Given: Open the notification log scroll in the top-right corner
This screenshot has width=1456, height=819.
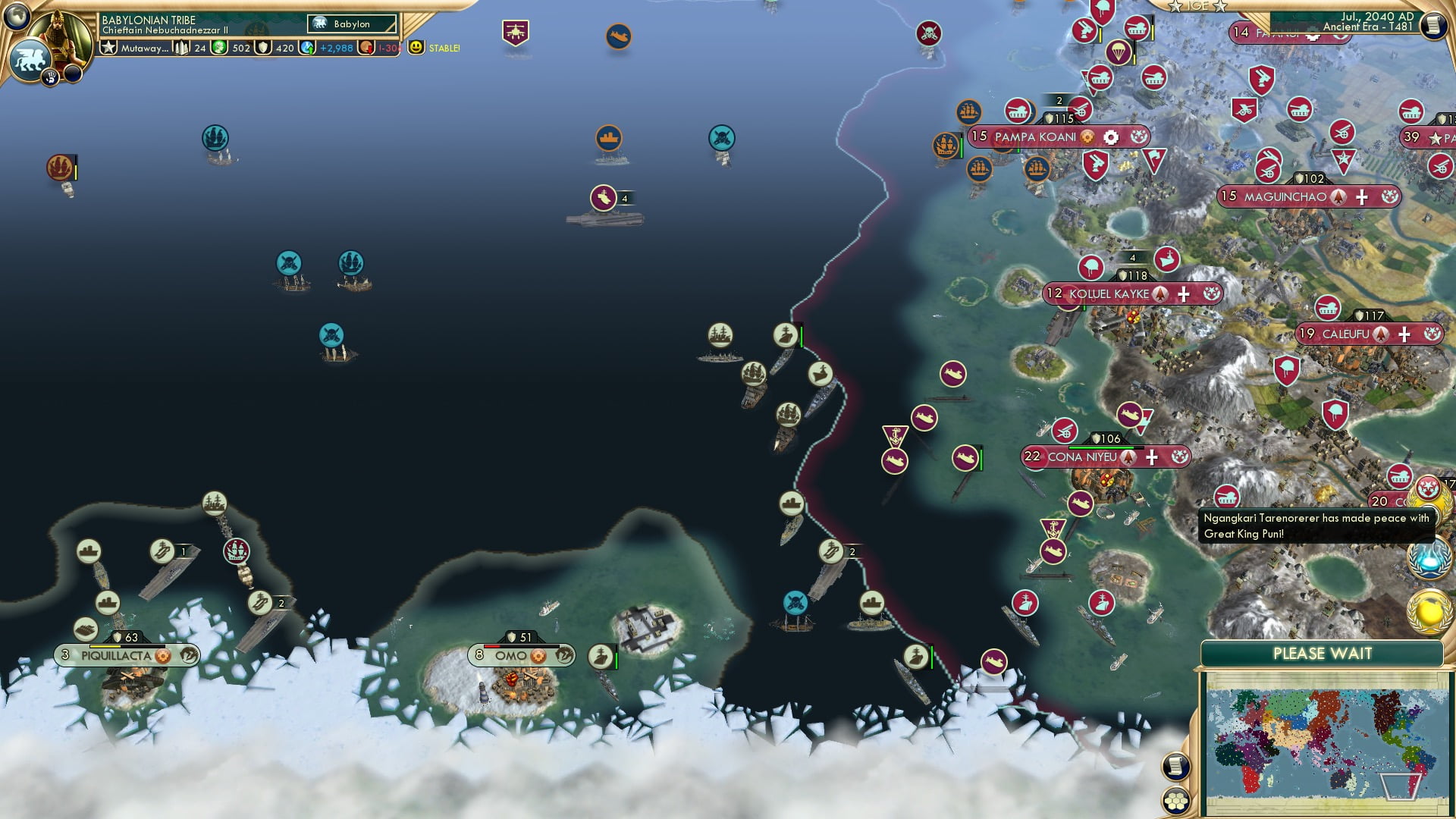Looking at the screenshot, I should click(1433, 25).
